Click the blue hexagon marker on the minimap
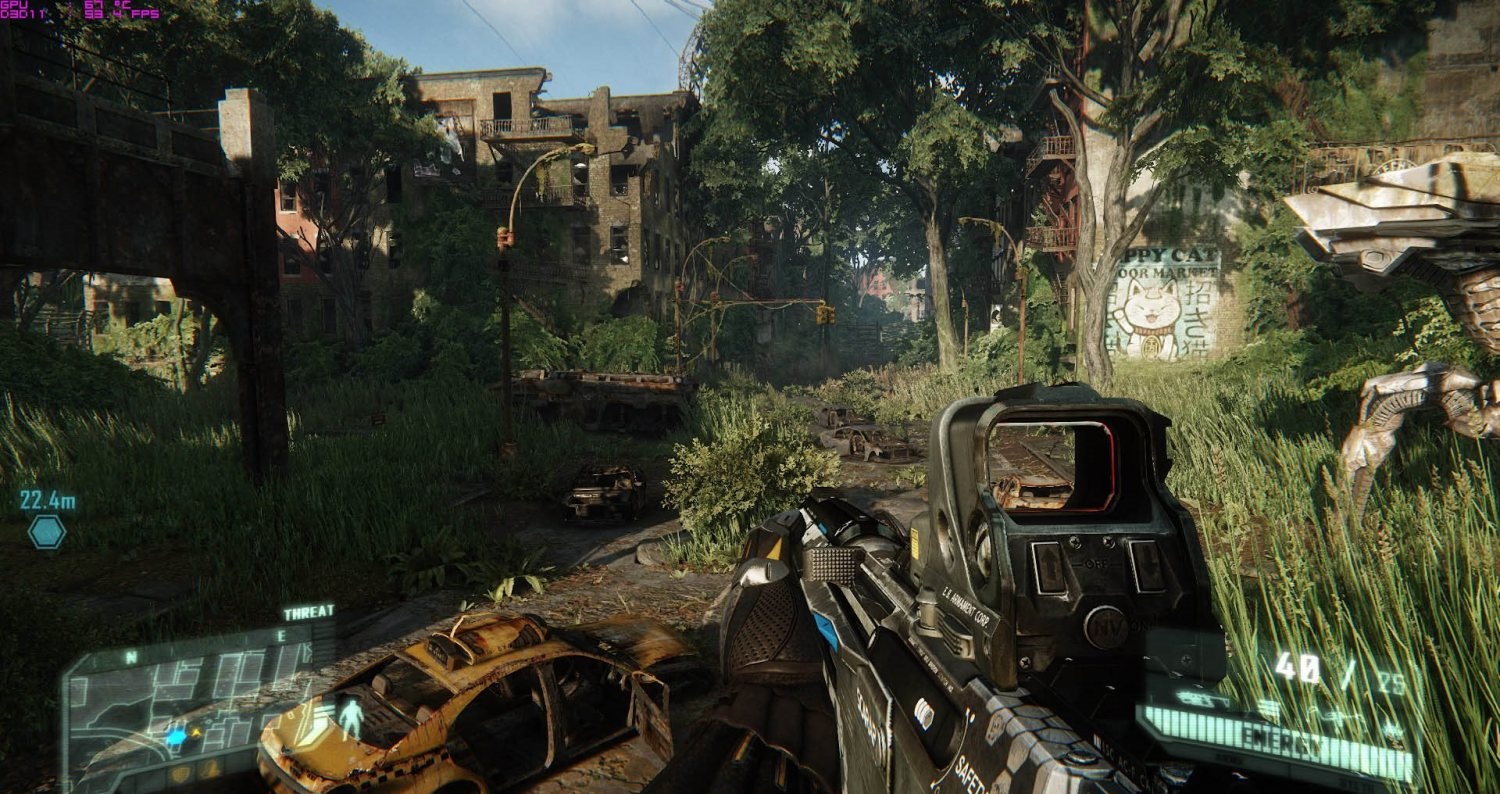This screenshot has height=794, width=1500. click(176, 736)
